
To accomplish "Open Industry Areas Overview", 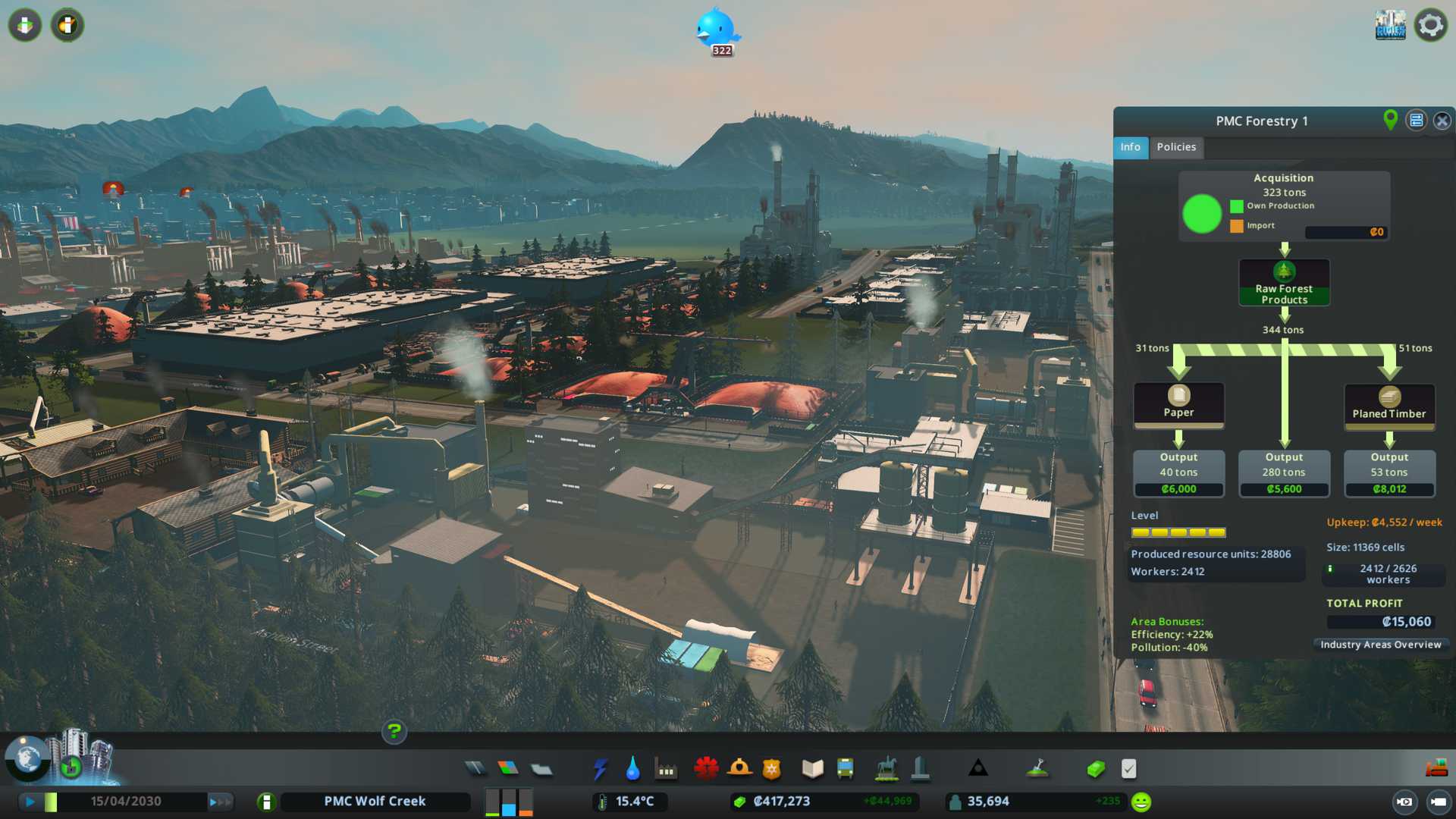I will pyautogui.click(x=1380, y=645).
